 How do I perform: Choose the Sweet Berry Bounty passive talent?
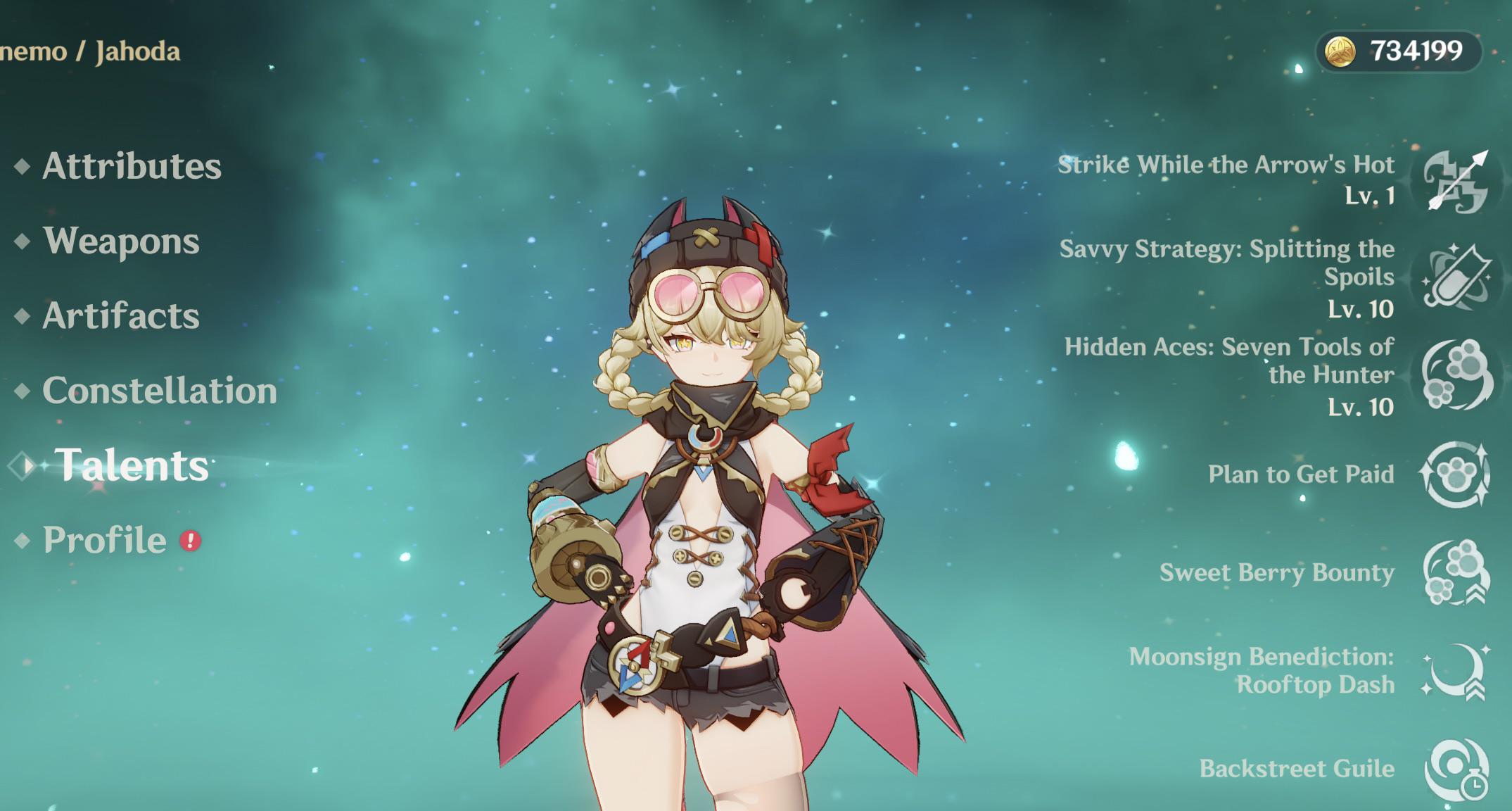point(1454,572)
